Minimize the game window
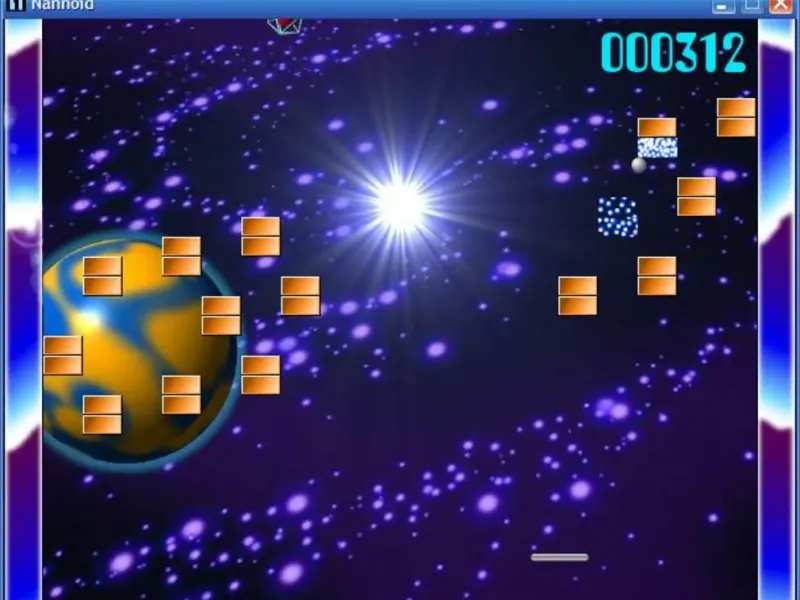 coord(724,5)
